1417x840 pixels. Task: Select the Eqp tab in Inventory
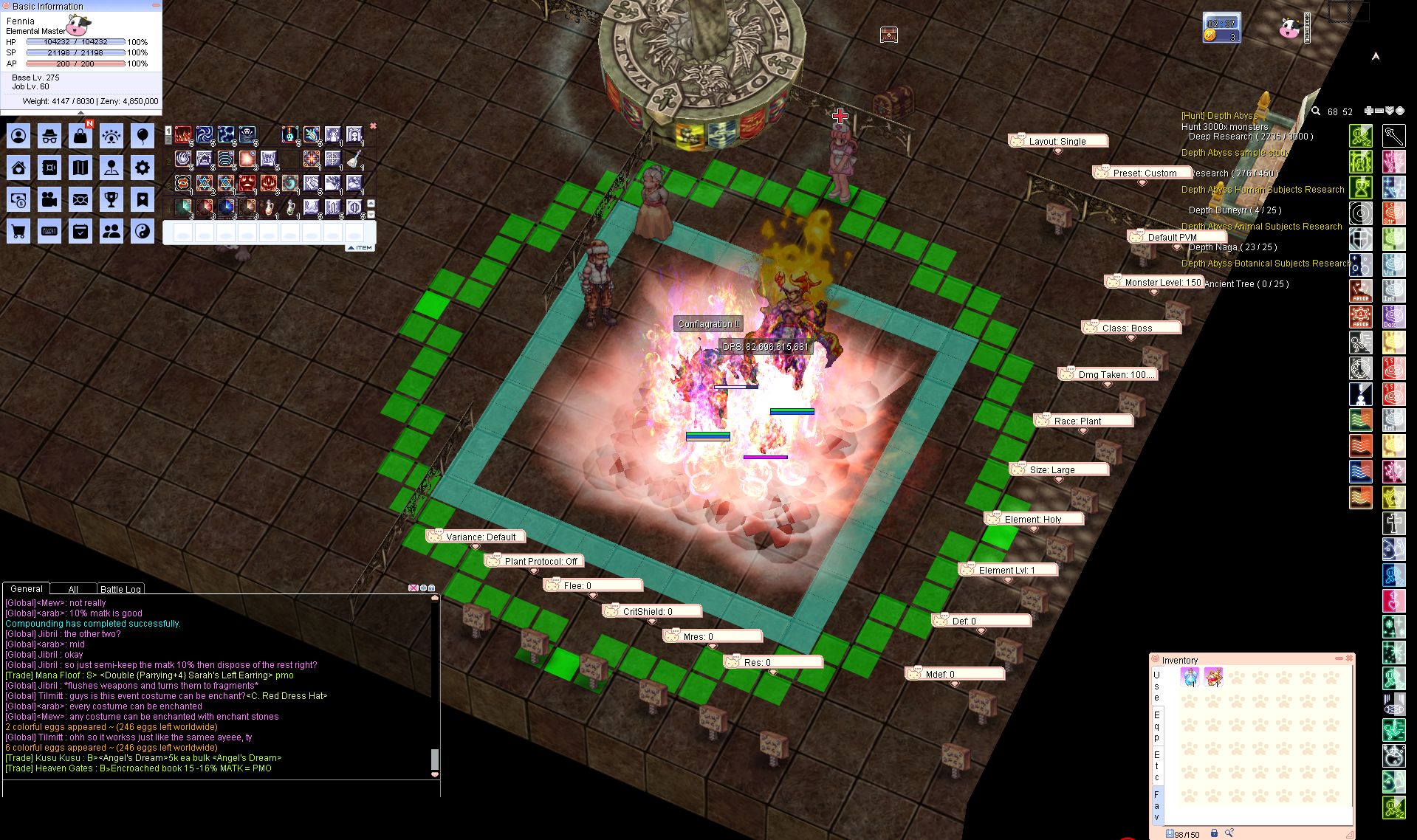(x=1156, y=726)
